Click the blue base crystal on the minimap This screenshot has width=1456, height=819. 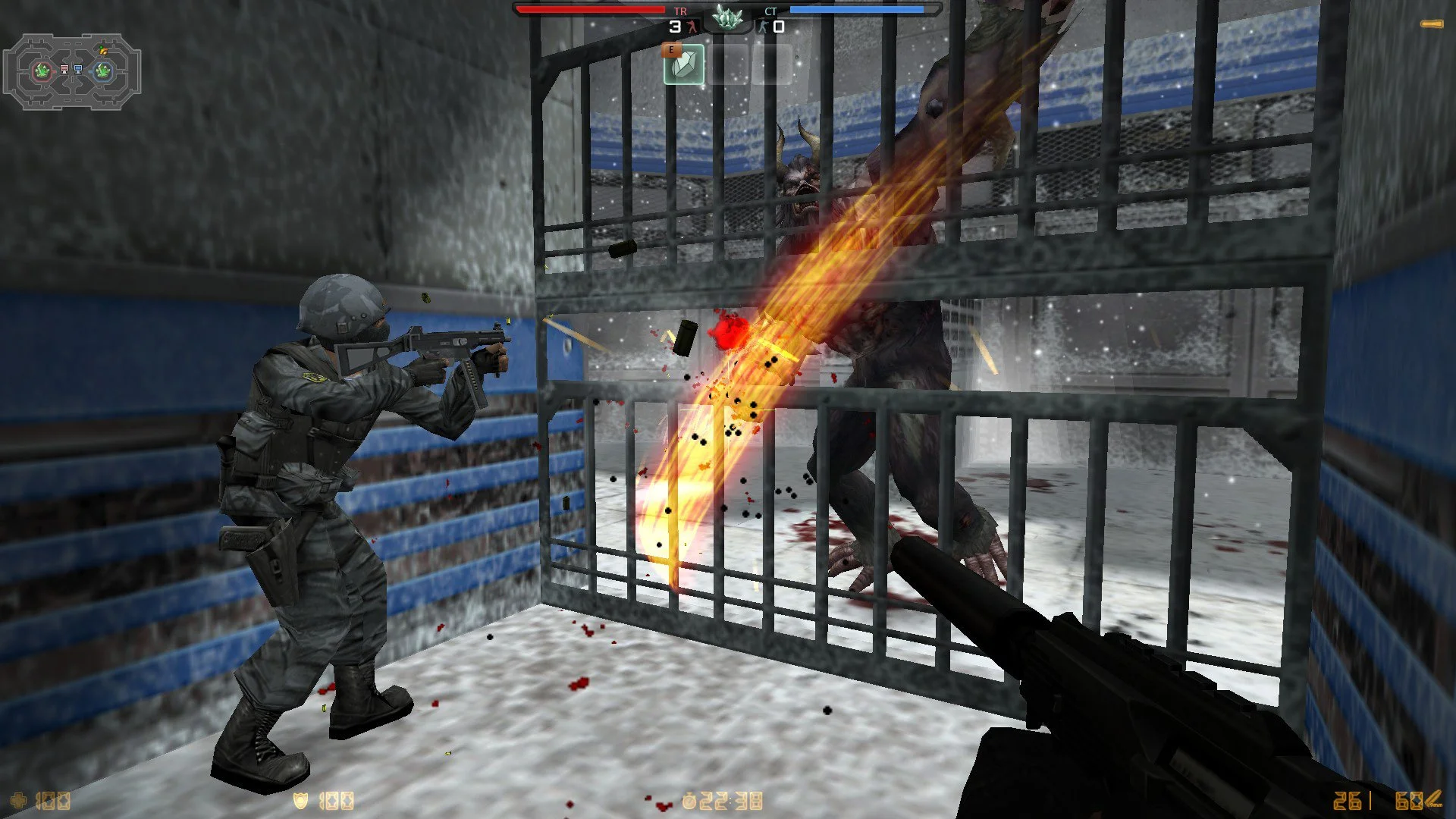[x=102, y=71]
